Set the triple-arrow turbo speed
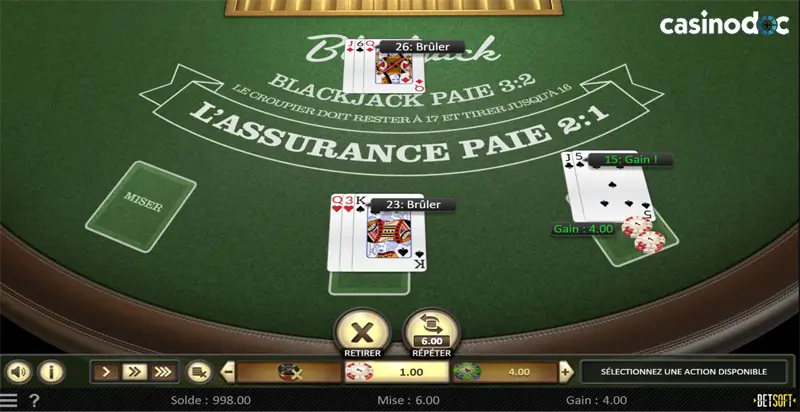 click(x=163, y=372)
